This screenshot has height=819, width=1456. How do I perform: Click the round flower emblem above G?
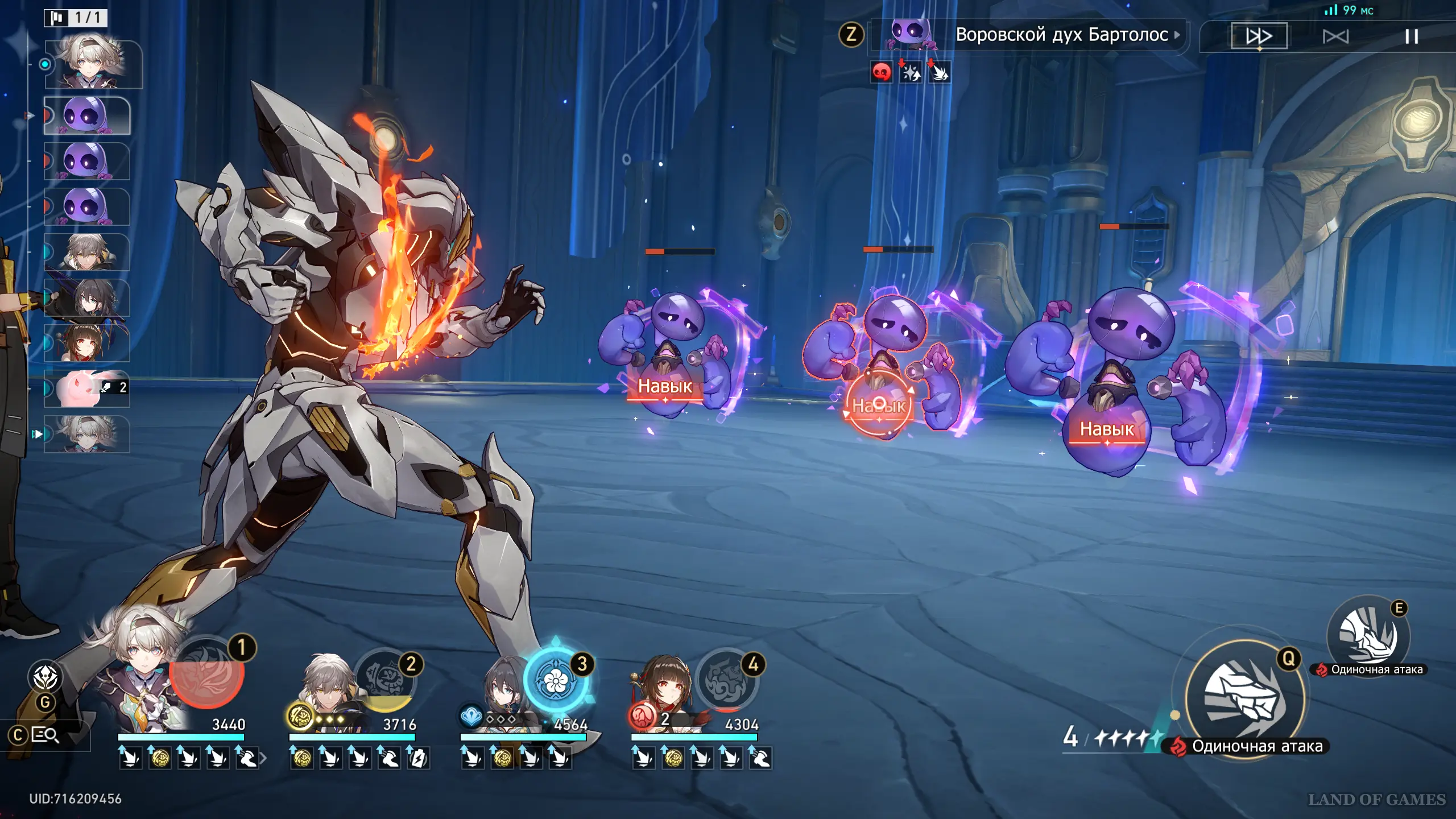[45, 677]
